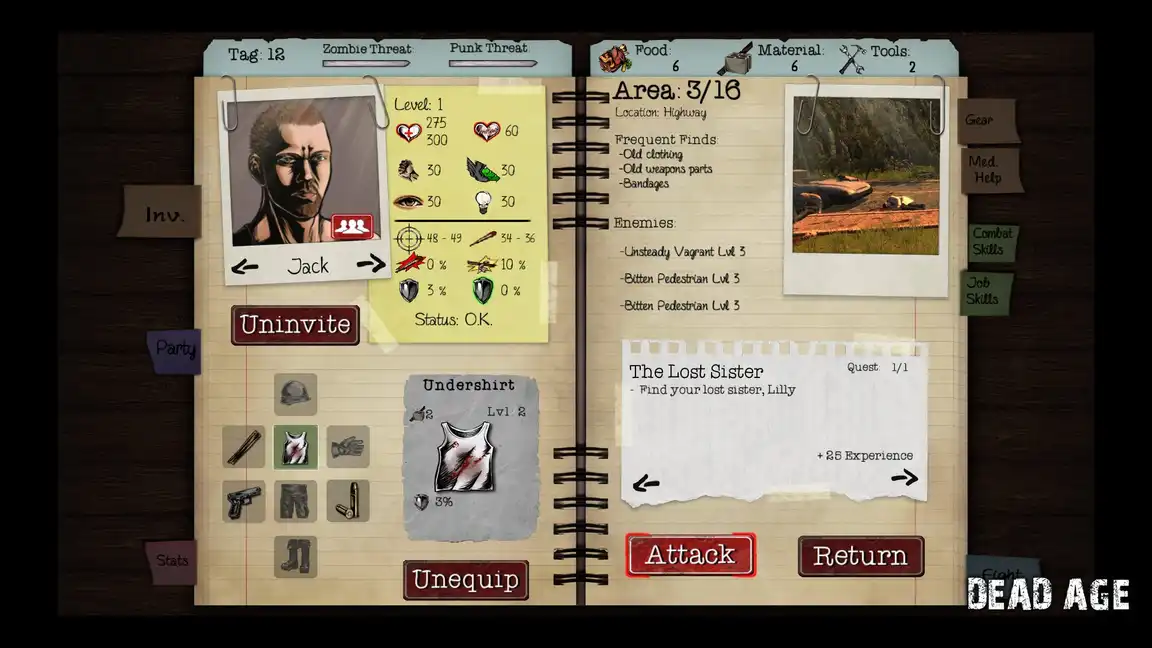This screenshot has height=648, width=1152.
Task: Open the Stats tab
Action: pos(172,561)
